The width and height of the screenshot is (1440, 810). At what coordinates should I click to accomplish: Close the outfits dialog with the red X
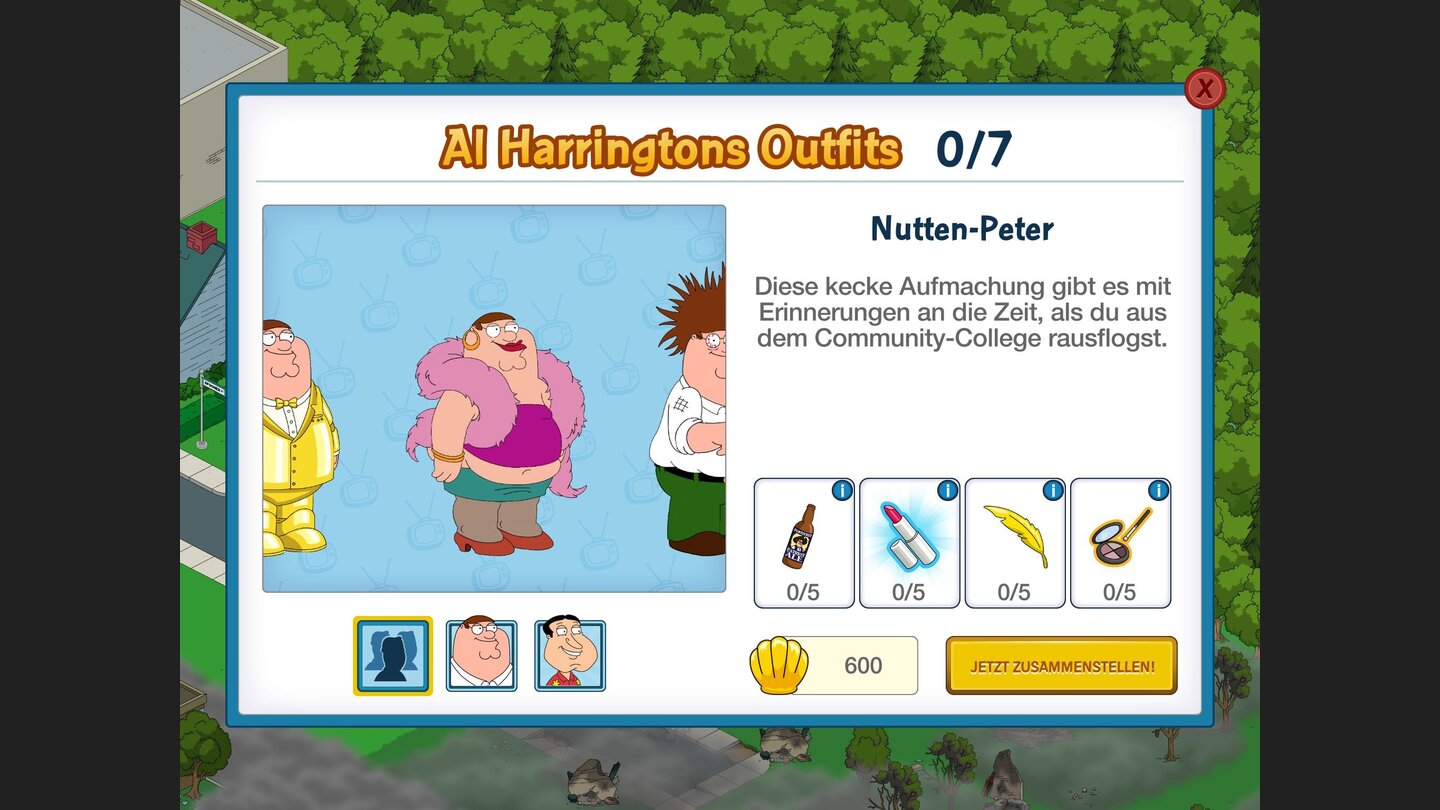pos(1206,89)
